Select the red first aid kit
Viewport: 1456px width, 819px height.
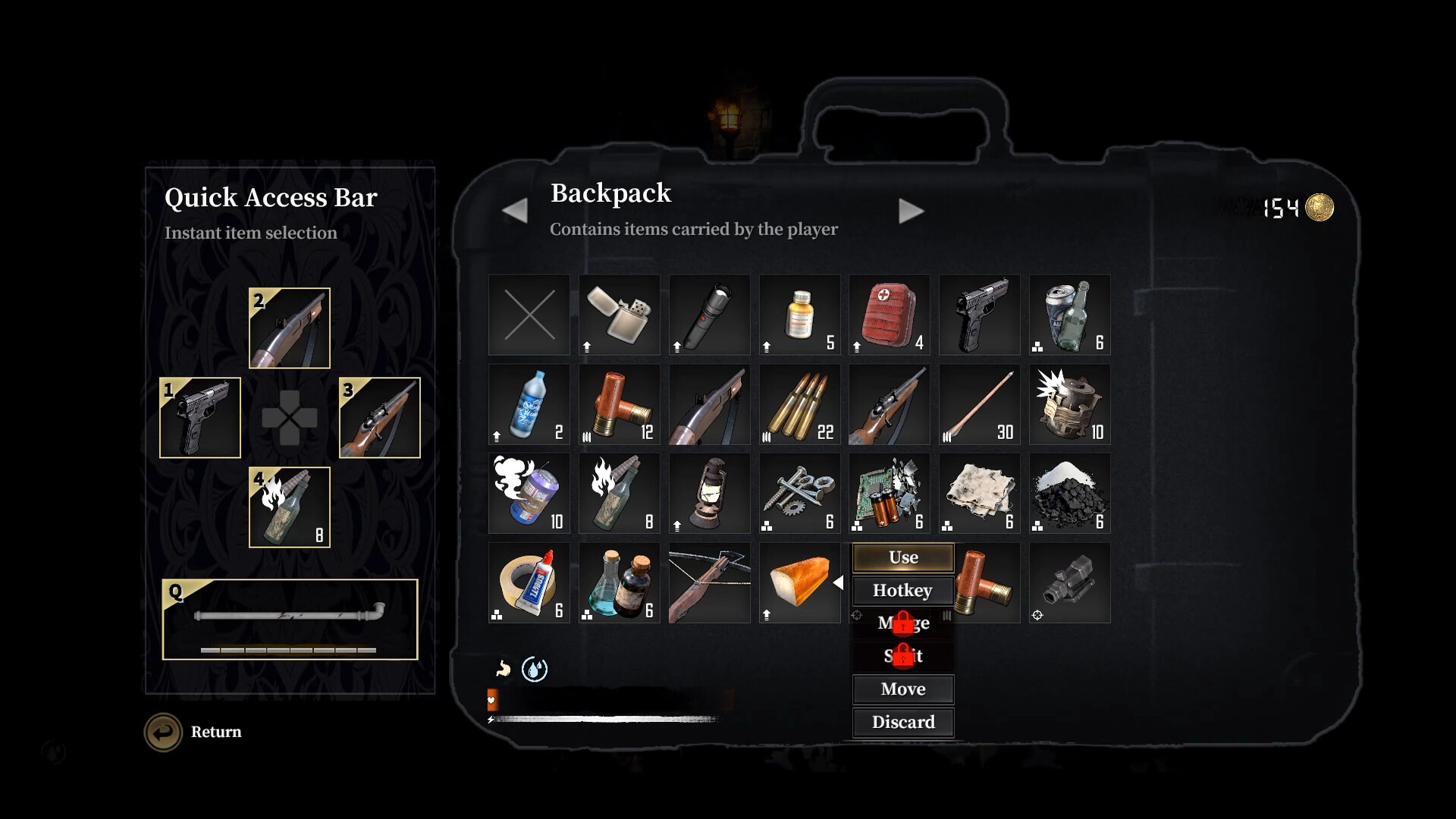coord(889,315)
